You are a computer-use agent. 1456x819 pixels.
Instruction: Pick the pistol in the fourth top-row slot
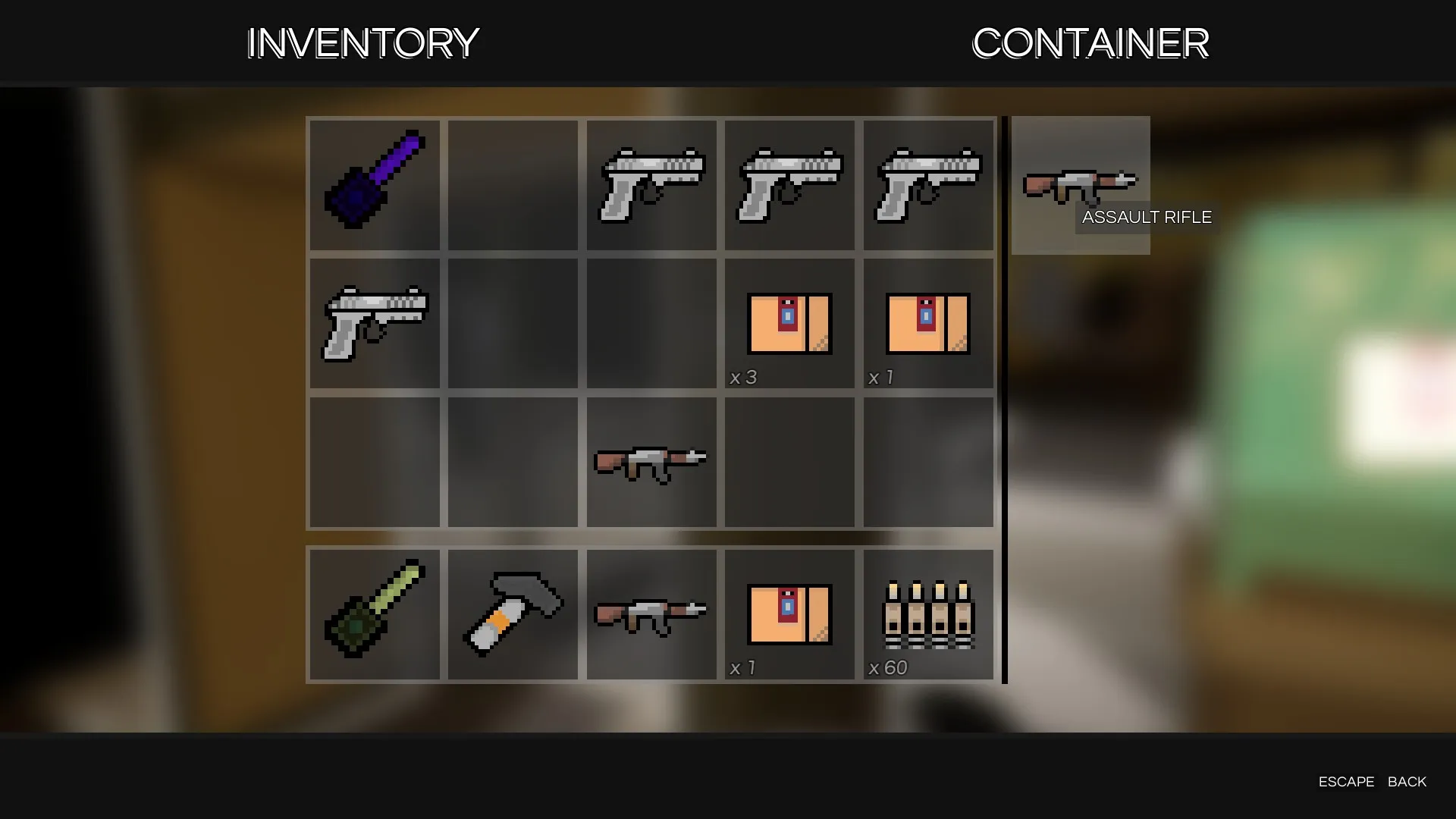789,184
